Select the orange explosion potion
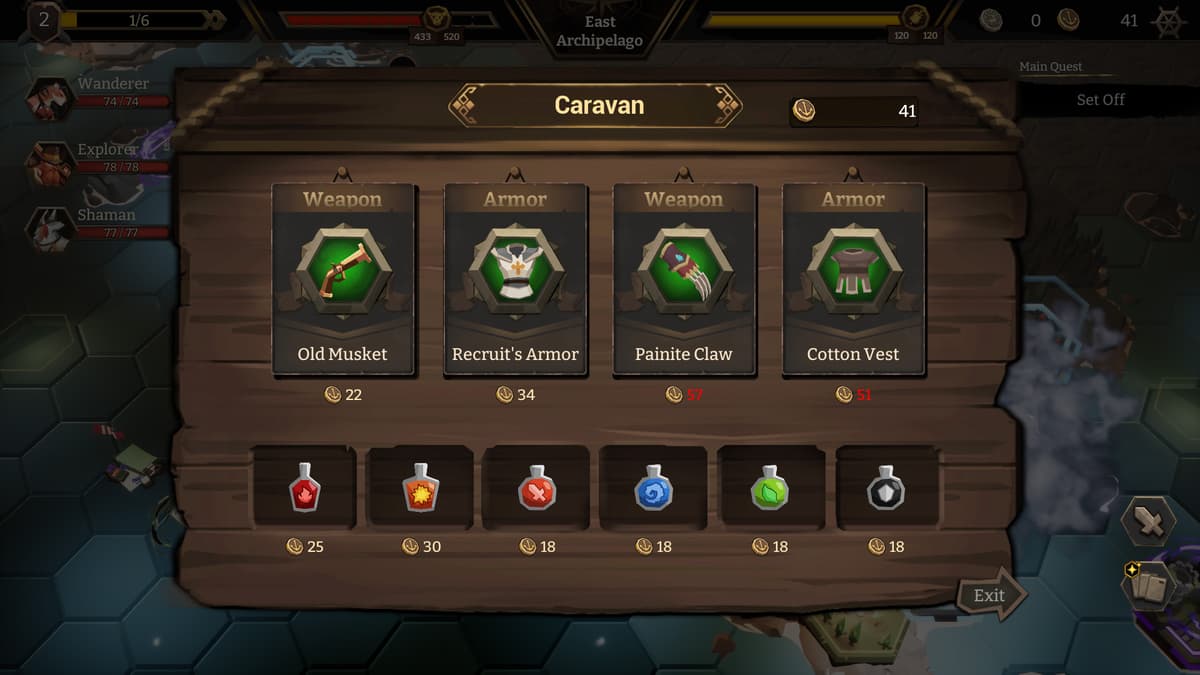Viewport: 1200px width, 675px height. (x=421, y=488)
